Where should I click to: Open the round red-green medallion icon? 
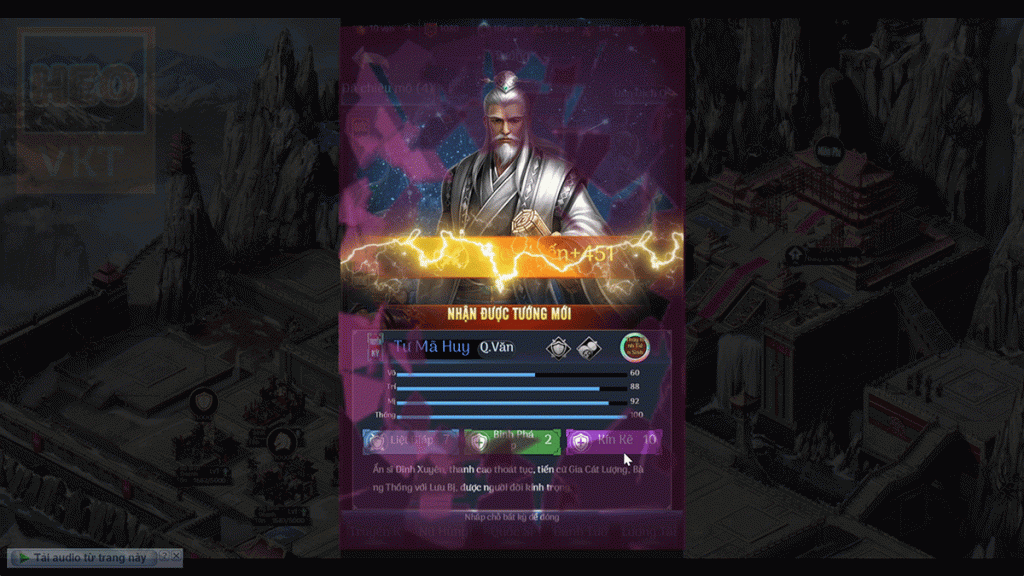(634, 347)
